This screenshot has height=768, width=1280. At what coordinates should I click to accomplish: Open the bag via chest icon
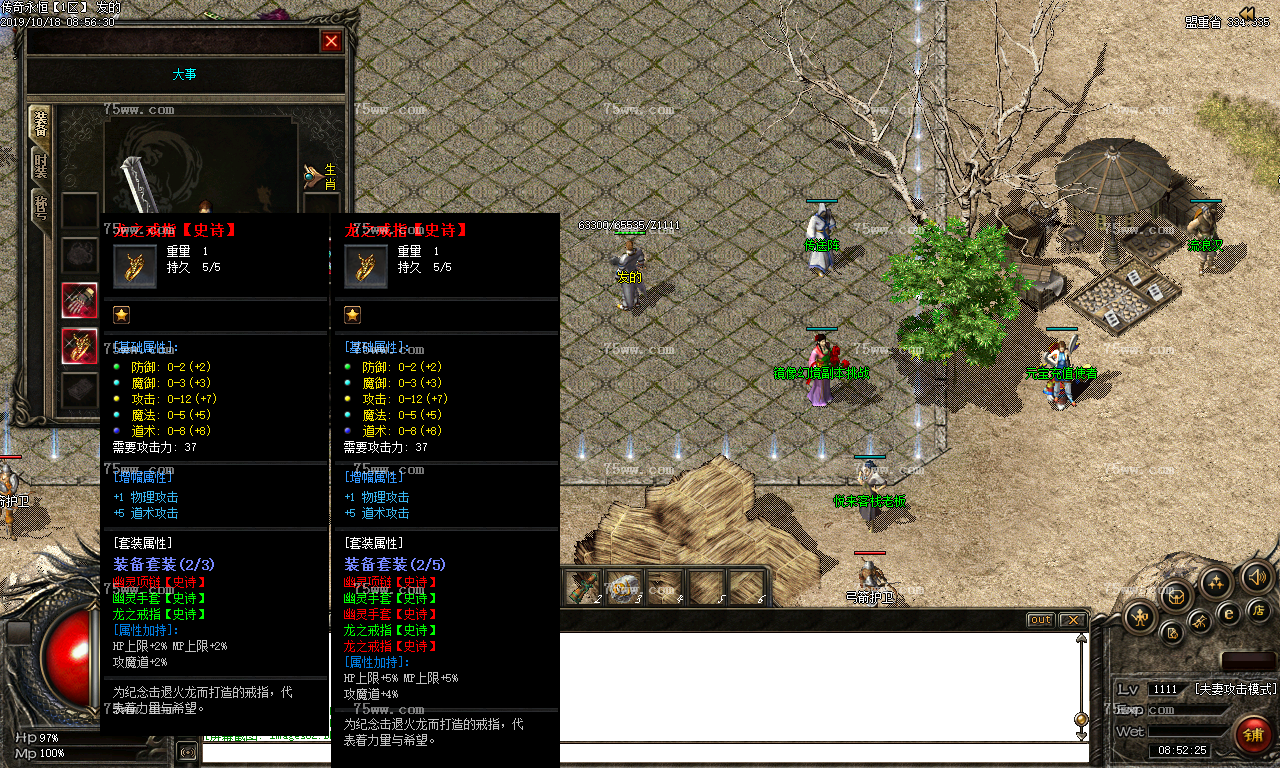[1177, 597]
